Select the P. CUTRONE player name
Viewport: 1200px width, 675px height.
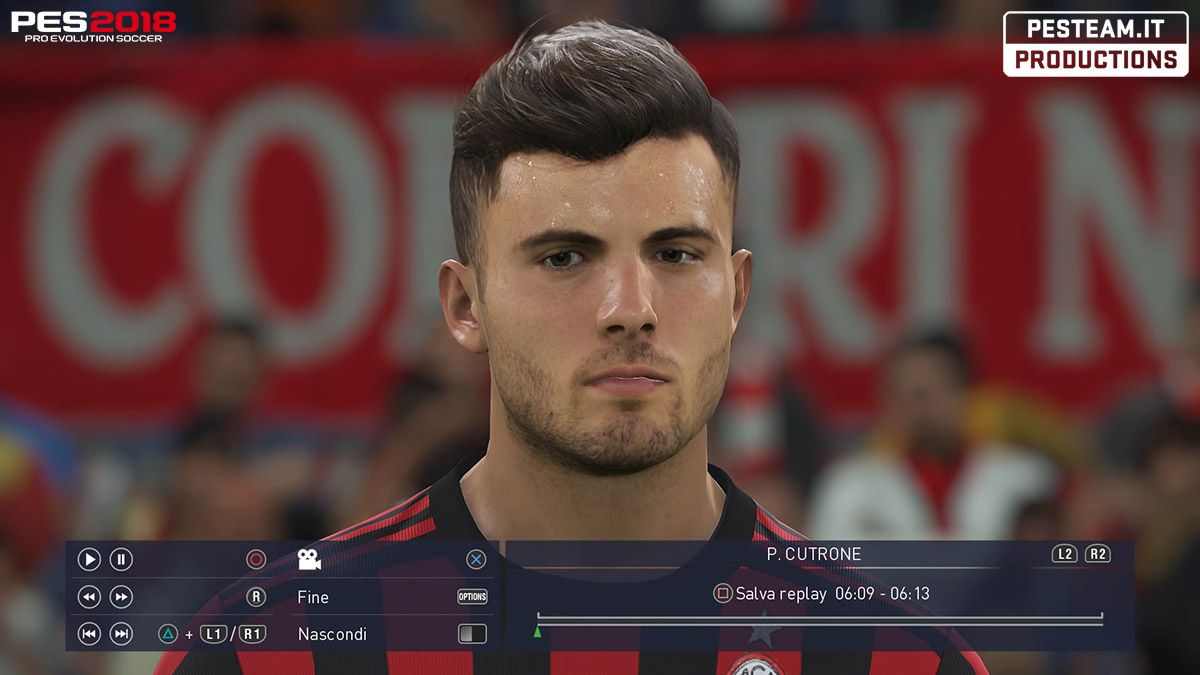click(x=813, y=554)
